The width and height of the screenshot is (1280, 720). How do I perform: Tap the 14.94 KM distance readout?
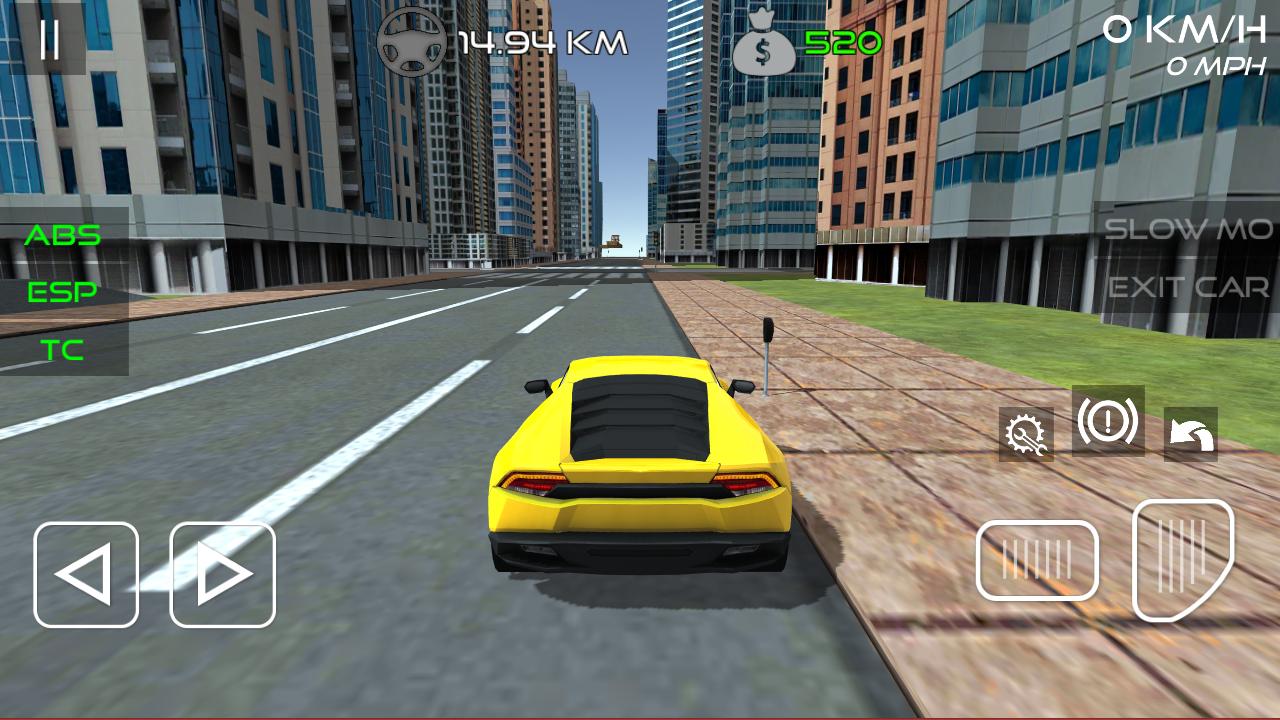pyautogui.click(x=540, y=40)
